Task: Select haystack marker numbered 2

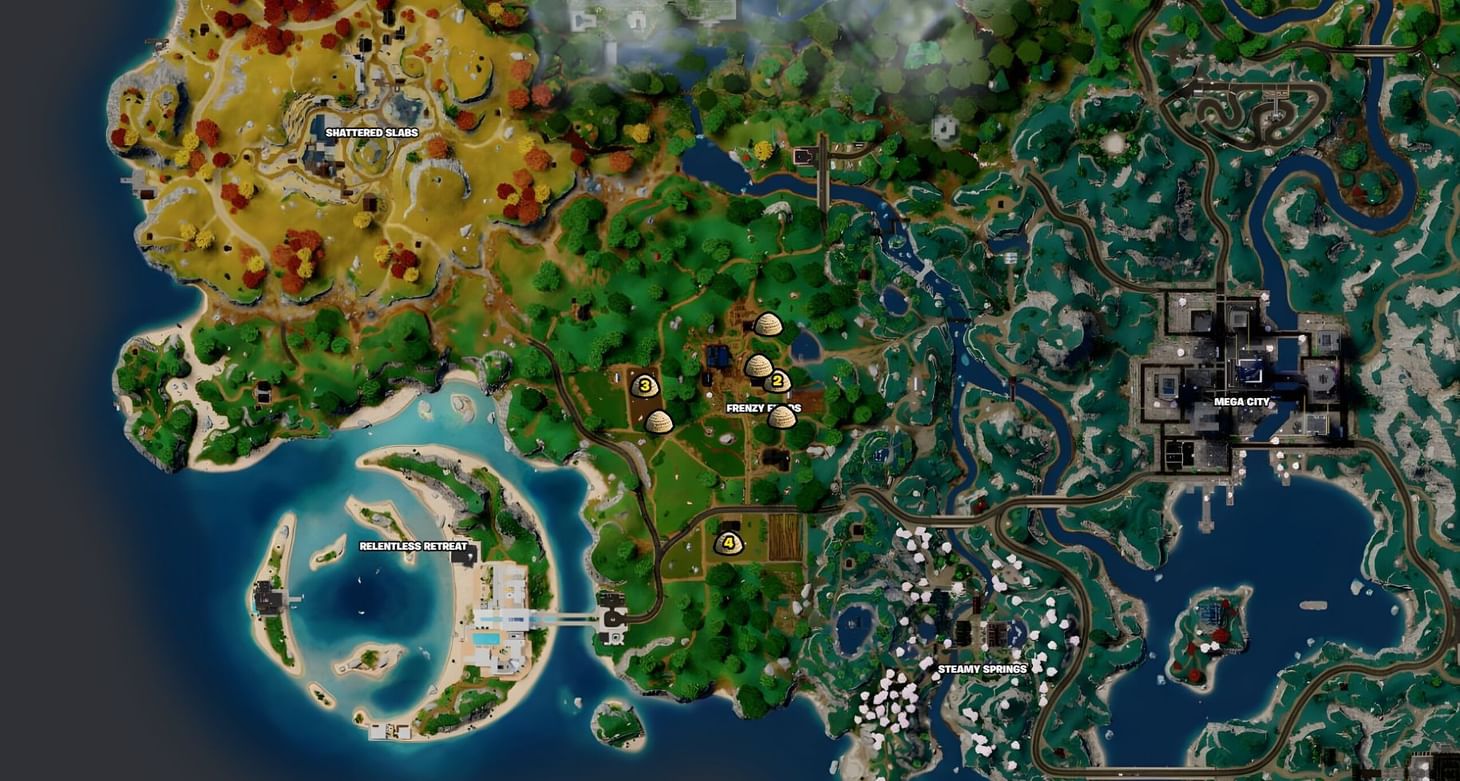Action: pyautogui.click(x=778, y=380)
